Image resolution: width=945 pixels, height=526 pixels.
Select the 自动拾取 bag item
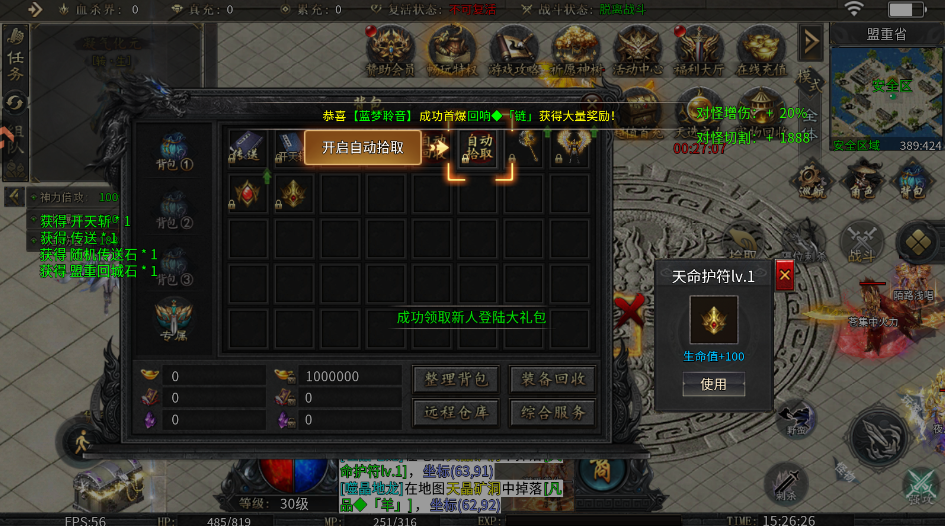click(x=480, y=147)
